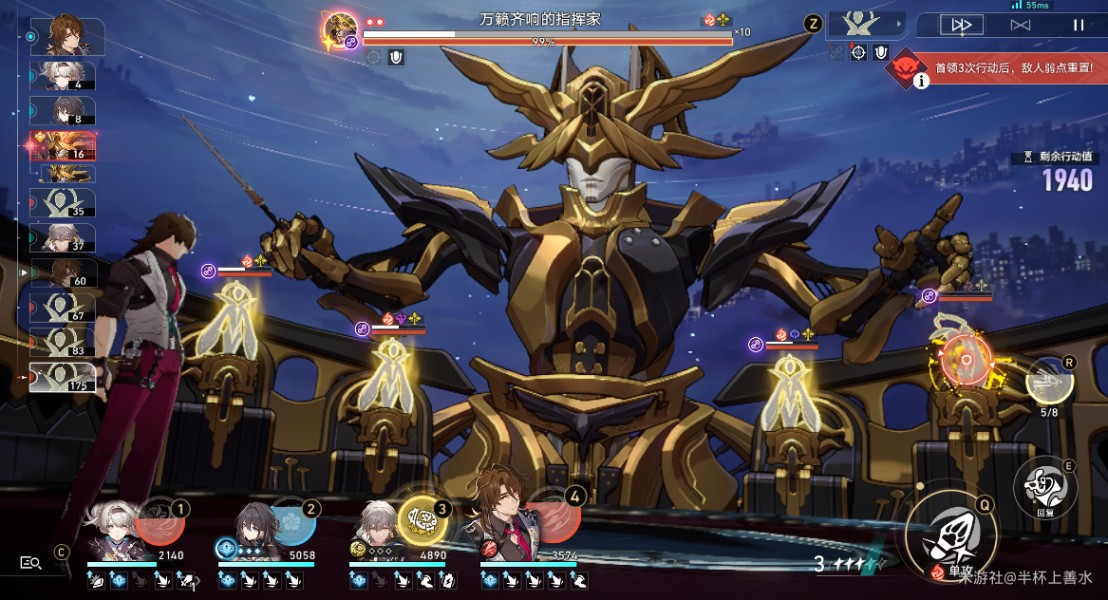Use party member 1's red ultimate icon

[x=158, y=522]
